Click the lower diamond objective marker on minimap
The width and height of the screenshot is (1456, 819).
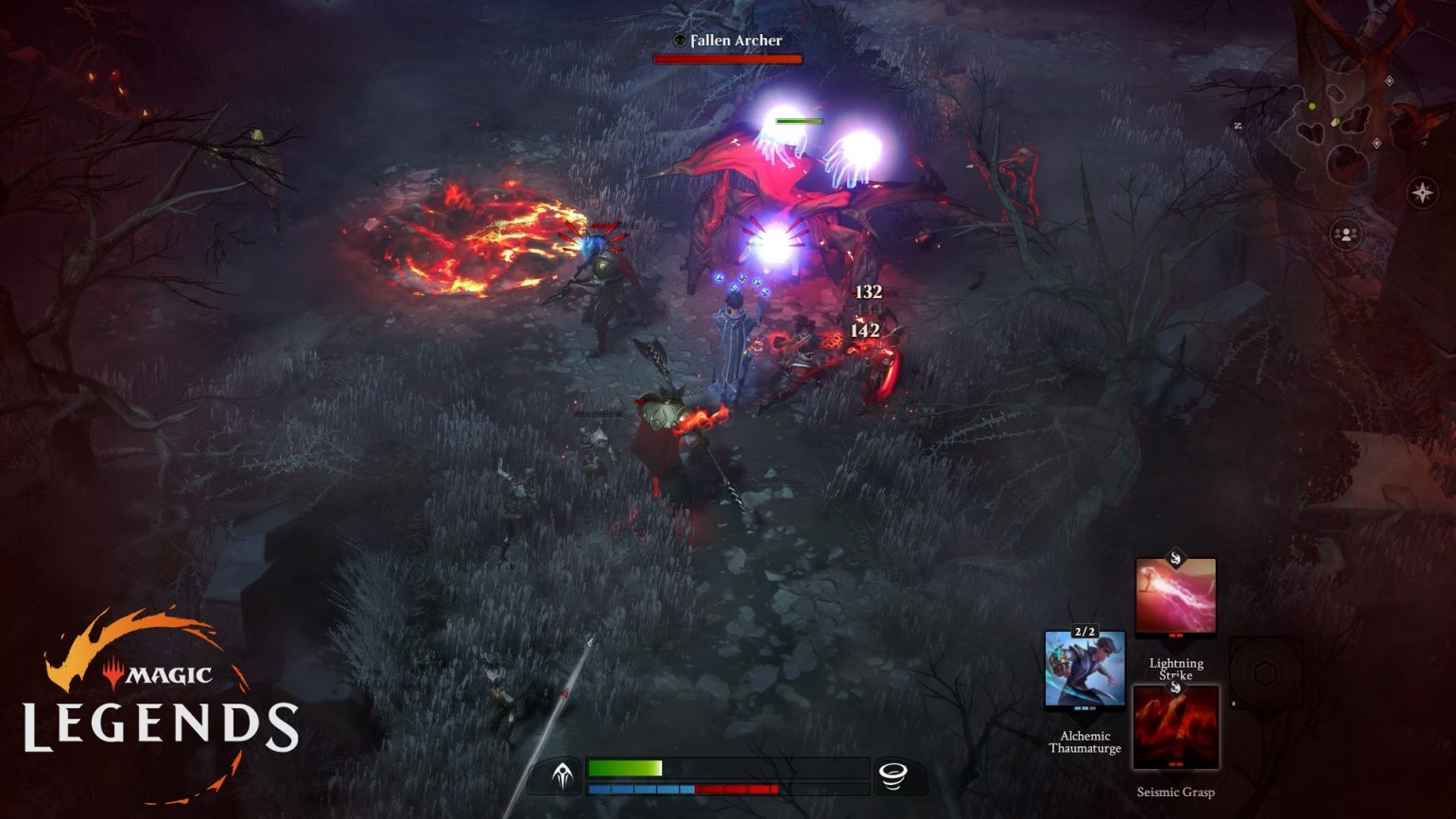(1377, 143)
